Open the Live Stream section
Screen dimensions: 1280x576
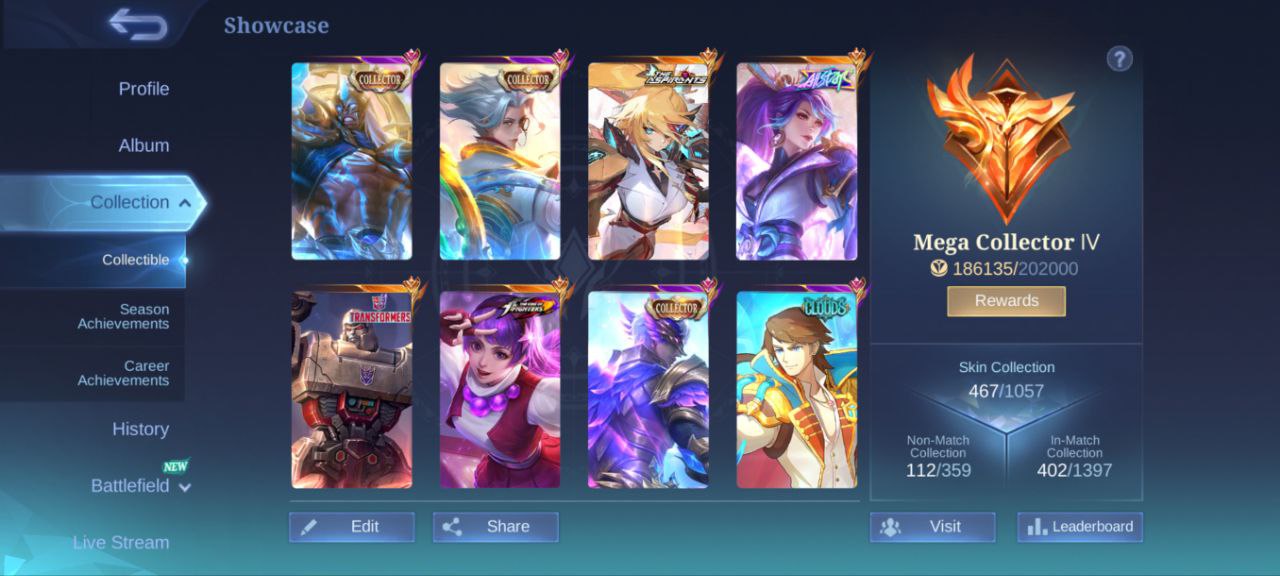point(121,543)
